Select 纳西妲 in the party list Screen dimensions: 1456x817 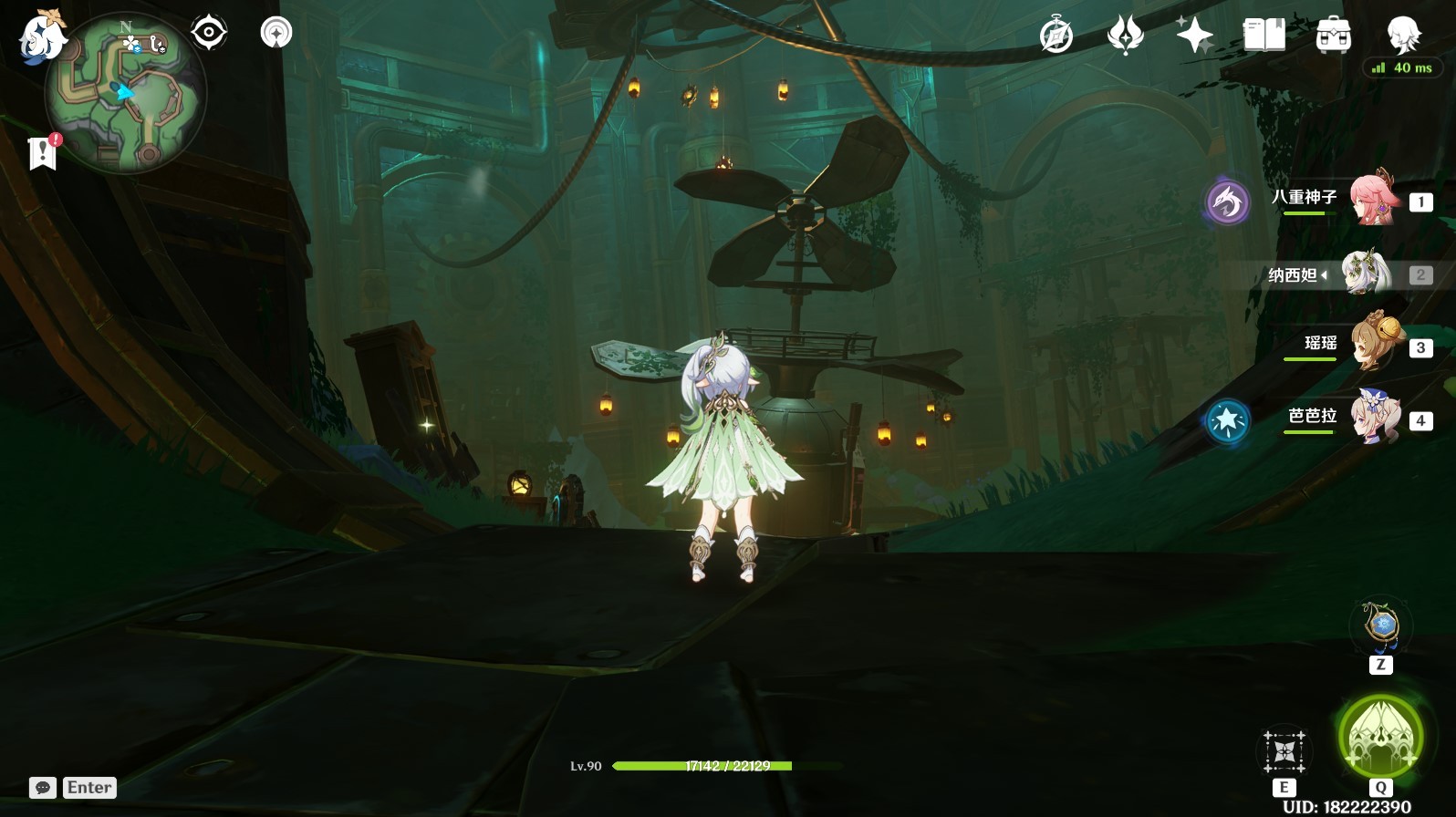(x=1364, y=274)
